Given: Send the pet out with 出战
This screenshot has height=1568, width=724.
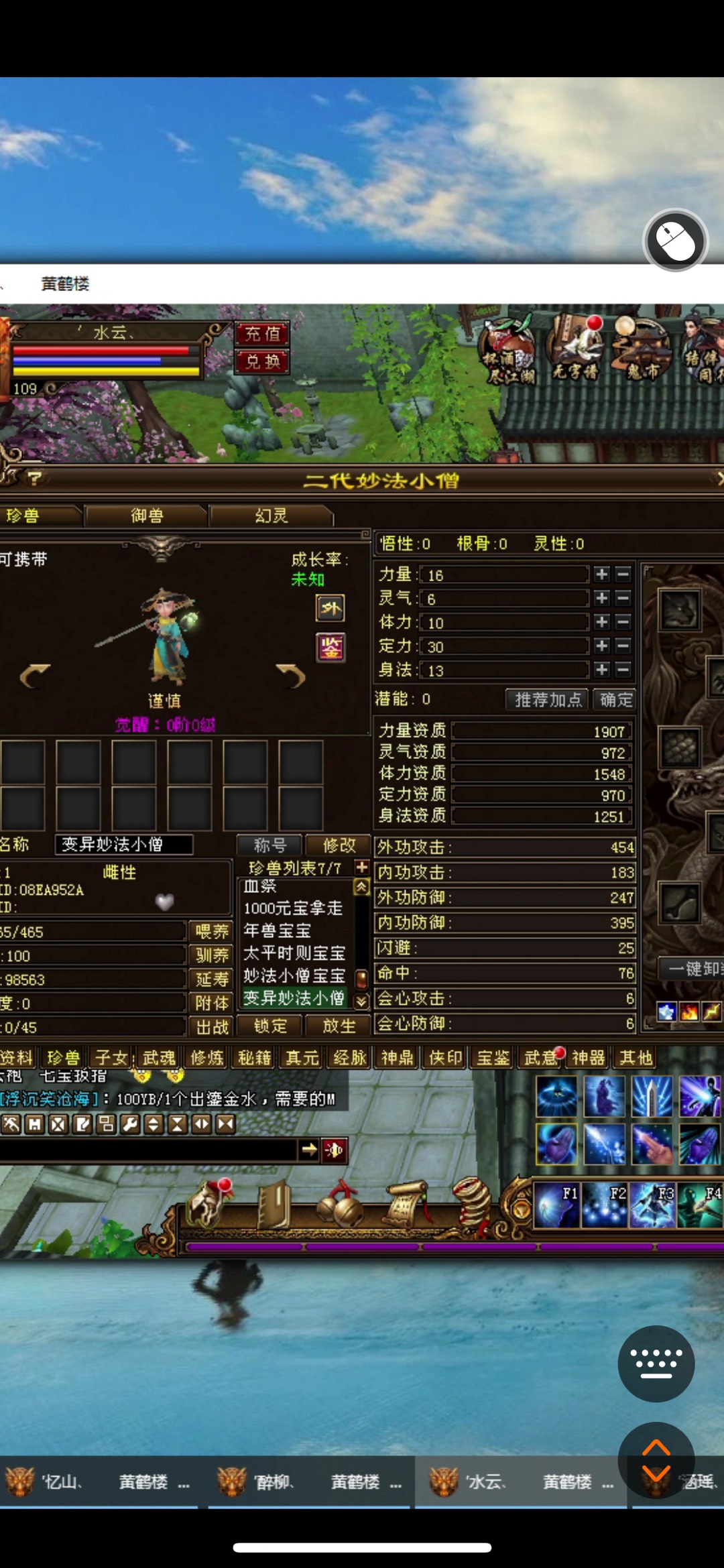Looking at the screenshot, I should (x=212, y=1027).
